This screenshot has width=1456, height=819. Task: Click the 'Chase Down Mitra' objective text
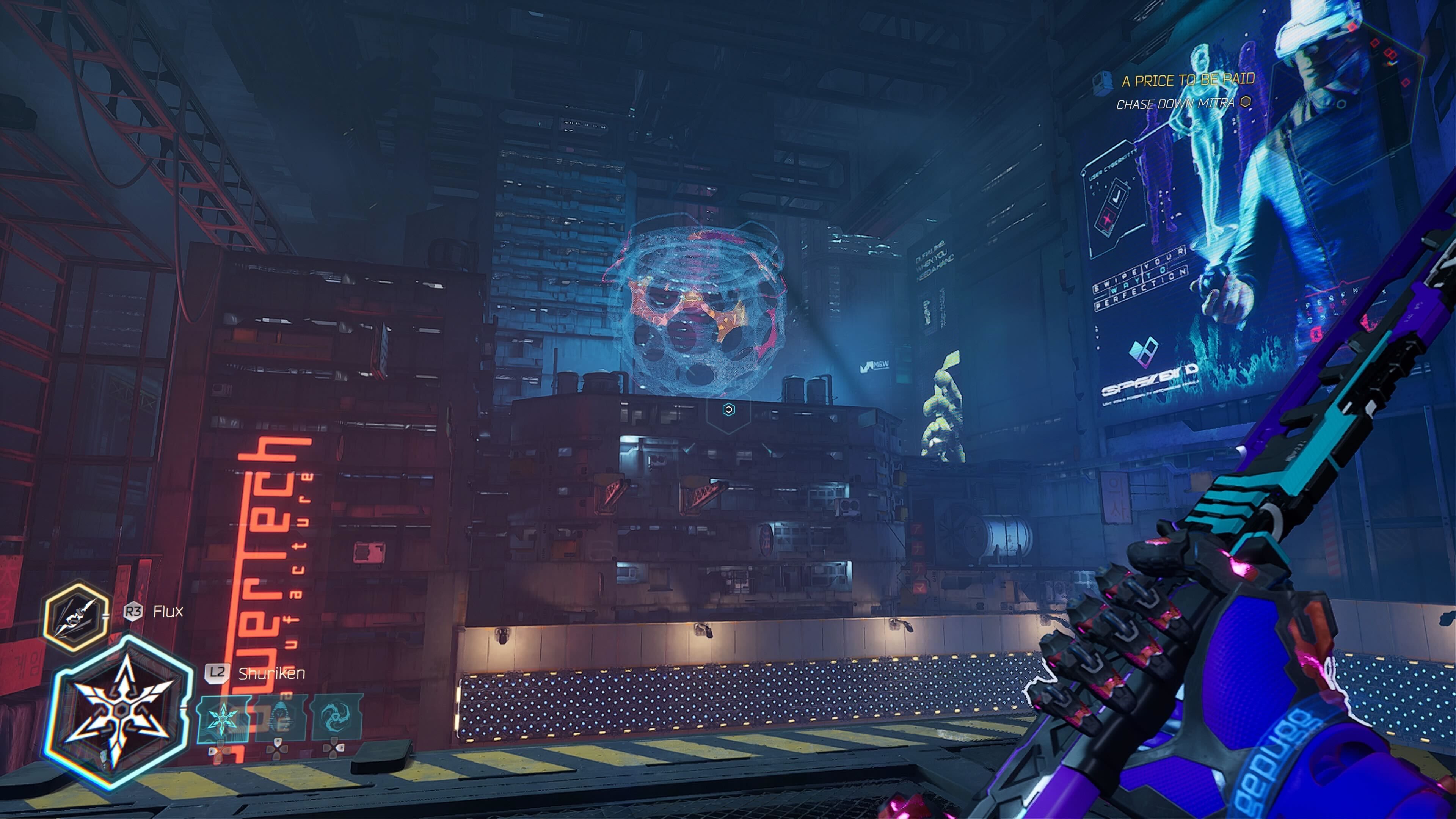1175,104
